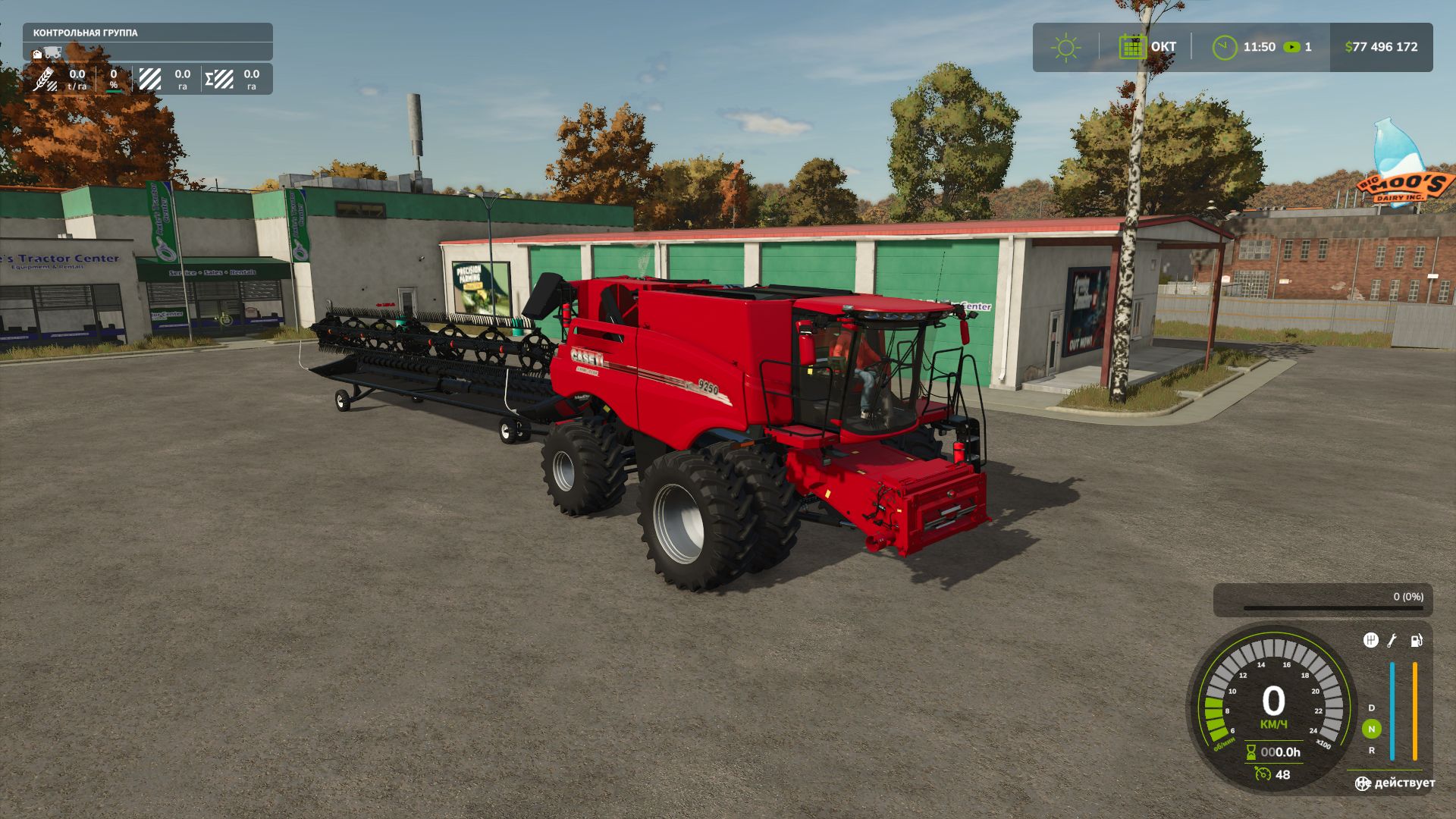Toggle the time speed play indicator
Image resolution: width=1456 pixels, height=819 pixels.
1291,47
